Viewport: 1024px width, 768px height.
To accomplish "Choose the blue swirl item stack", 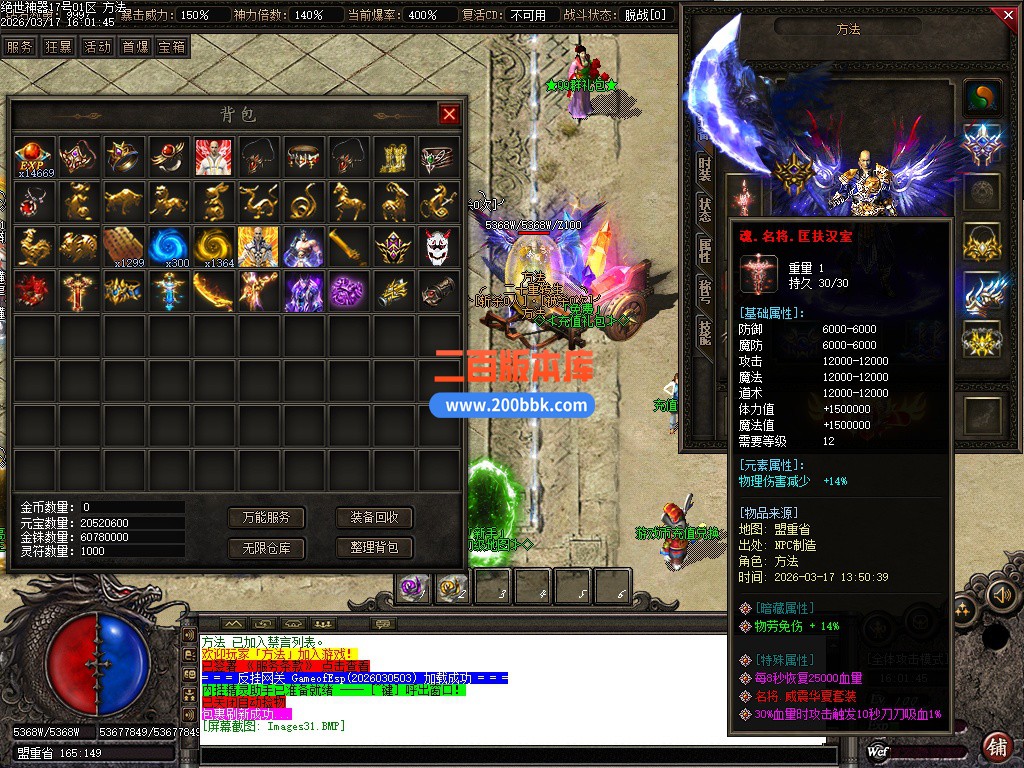I will click(x=169, y=246).
